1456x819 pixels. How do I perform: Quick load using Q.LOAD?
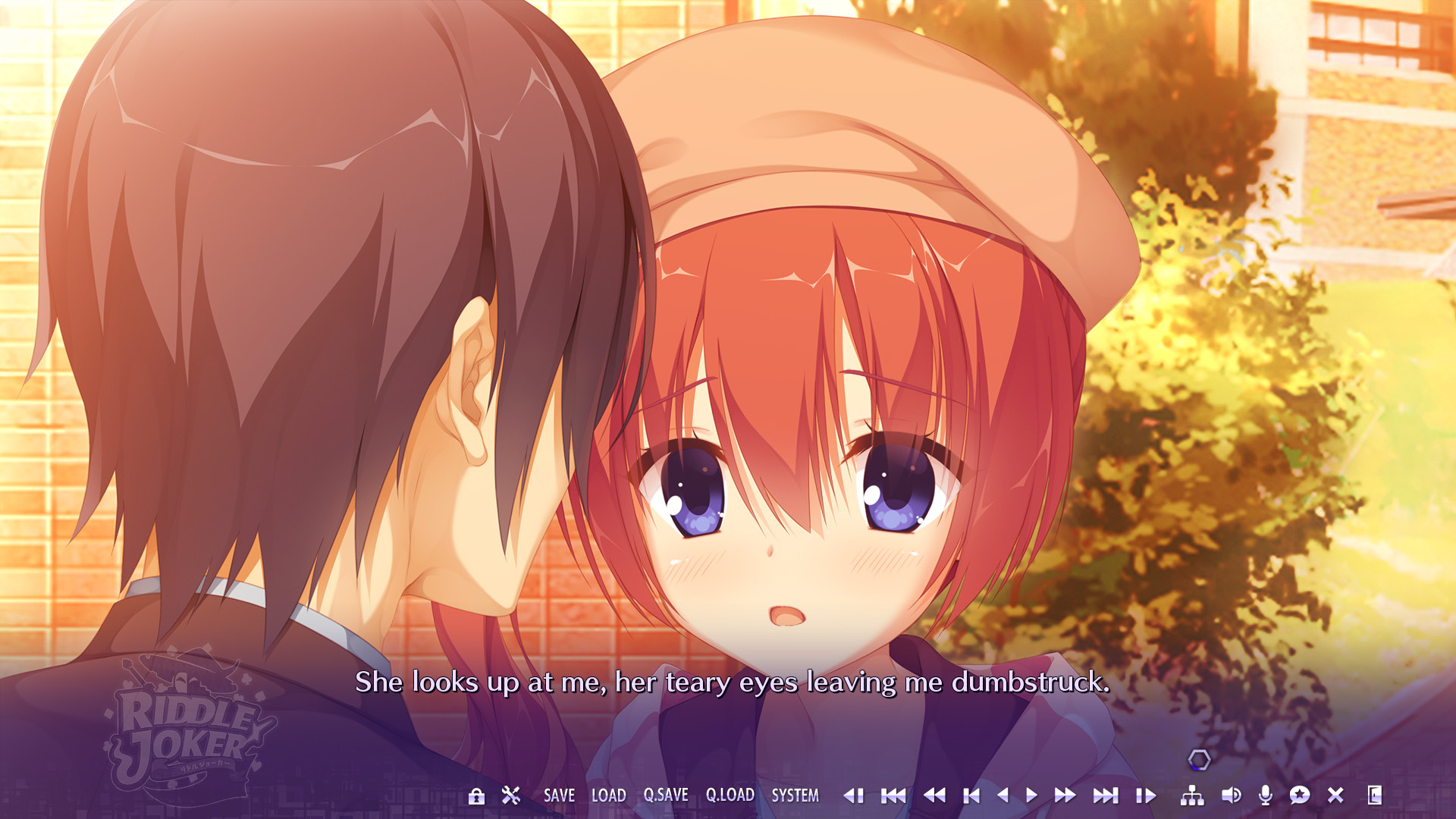point(730,796)
